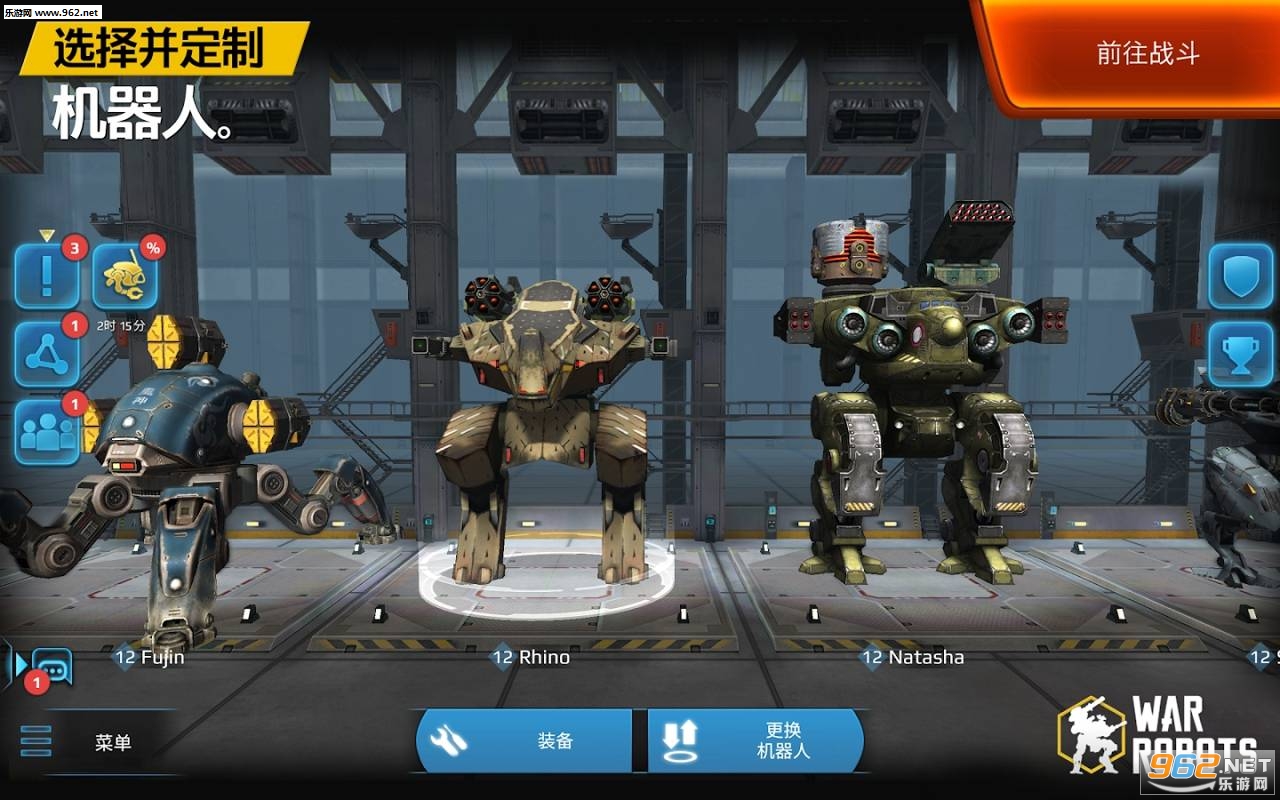
Task: Open the squad friends icon
Action: click(x=46, y=430)
